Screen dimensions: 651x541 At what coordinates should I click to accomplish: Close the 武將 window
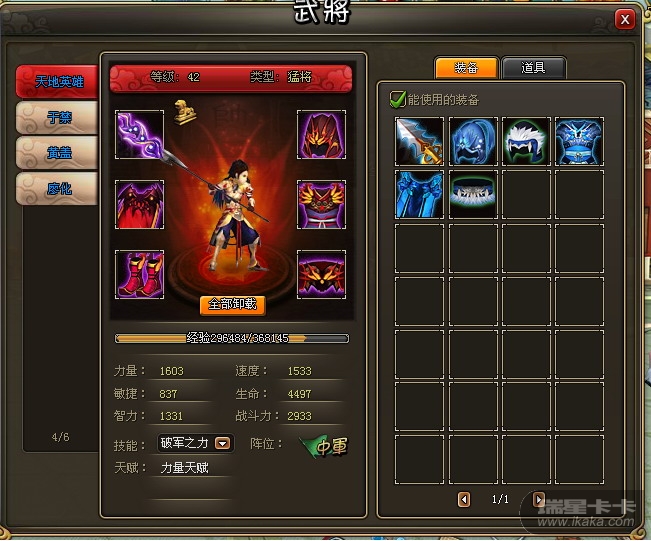(x=625, y=18)
